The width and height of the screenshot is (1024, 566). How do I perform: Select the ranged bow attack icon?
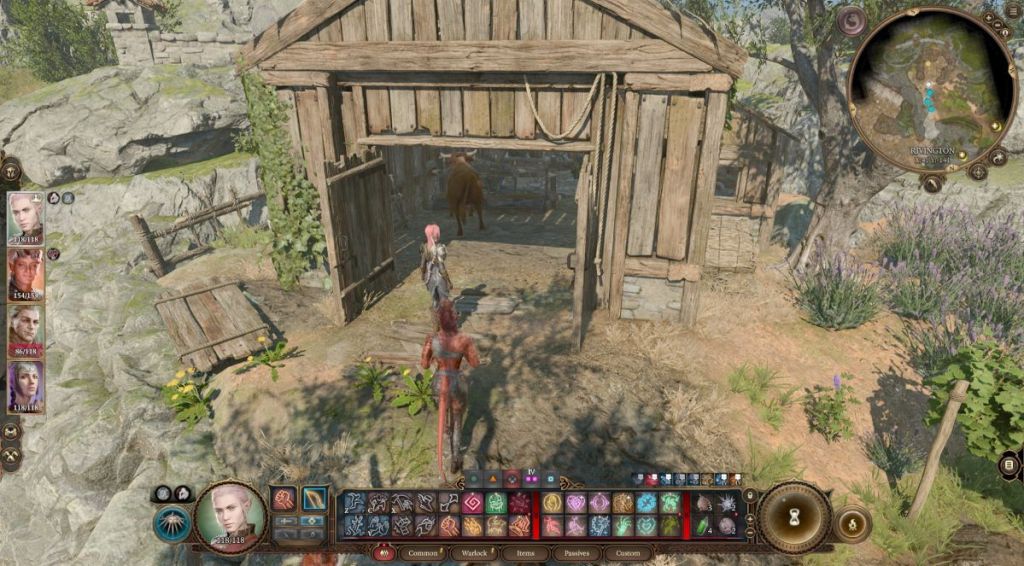(x=315, y=498)
